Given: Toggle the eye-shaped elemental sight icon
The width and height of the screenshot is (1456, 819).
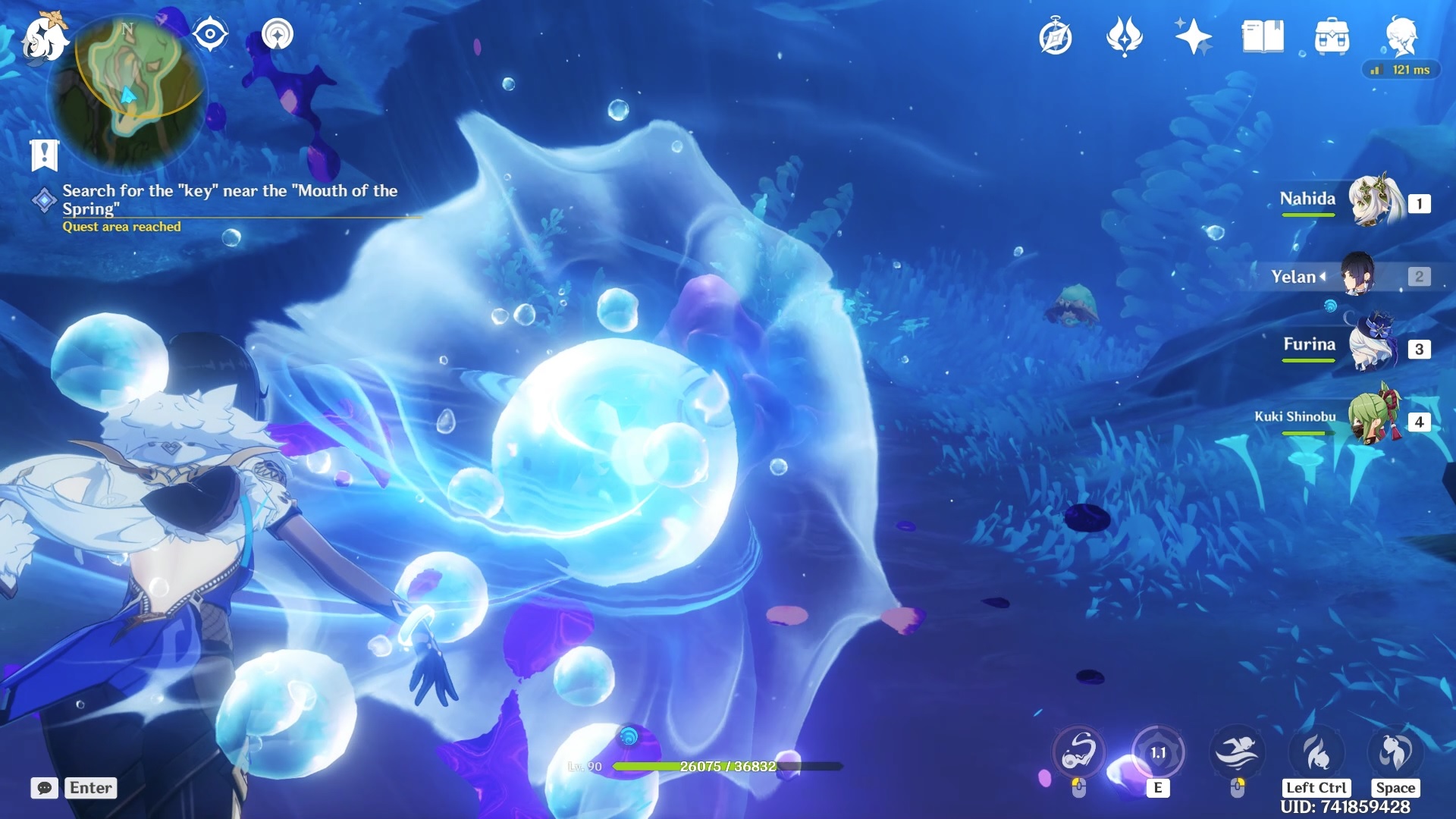Looking at the screenshot, I should tap(210, 34).
